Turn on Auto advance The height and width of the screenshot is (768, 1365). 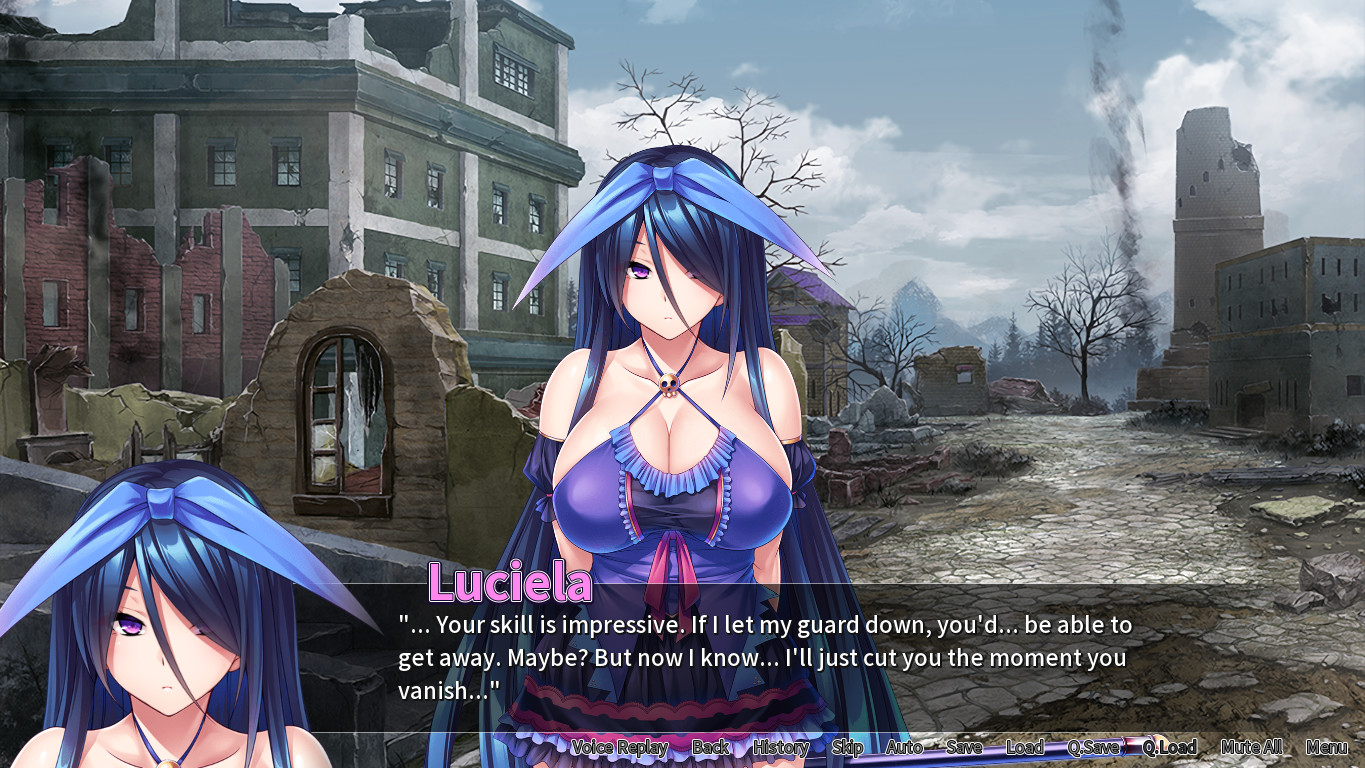click(904, 747)
